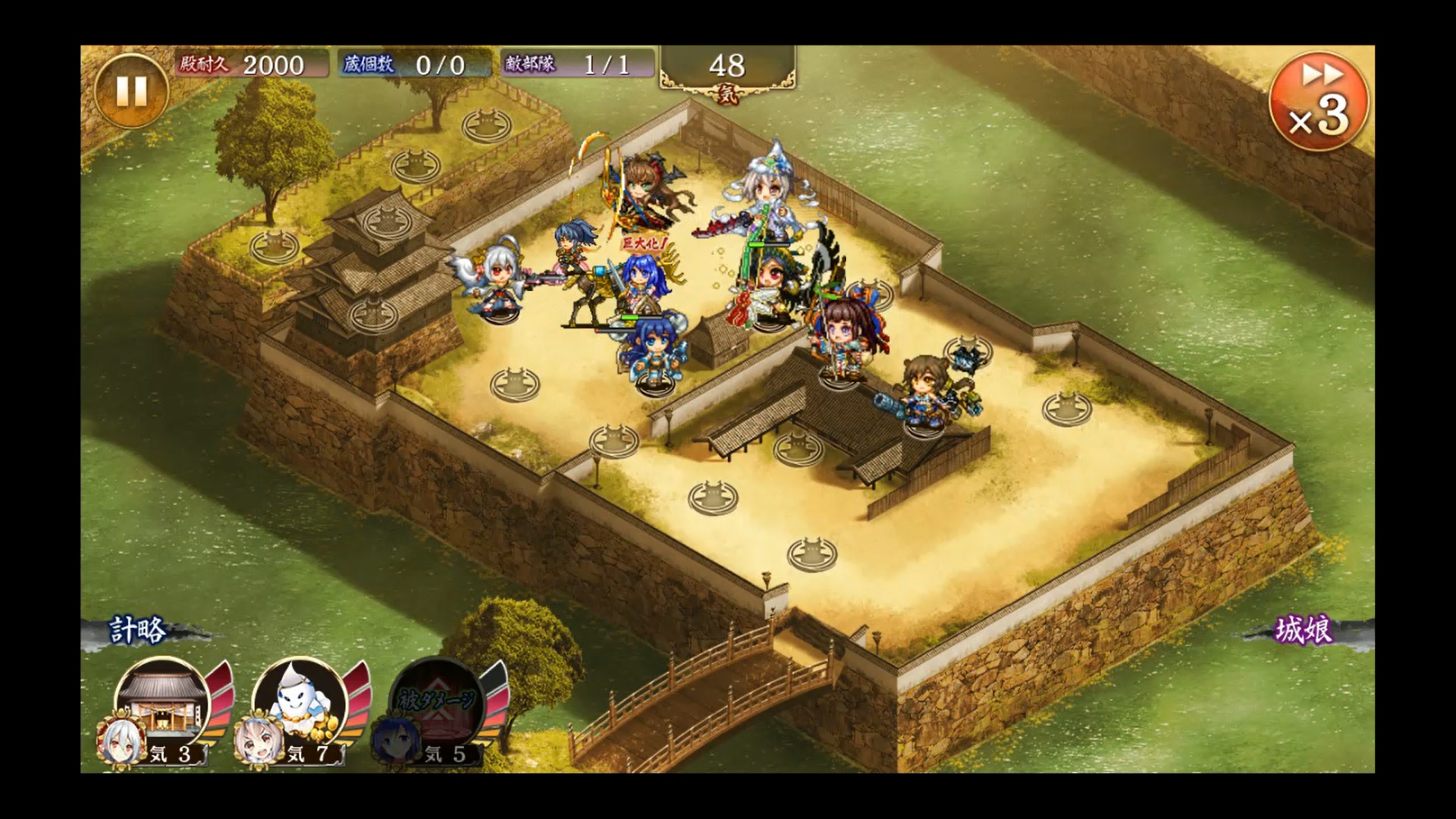Pause the battle
This screenshot has width=1456, height=819.
click(x=130, y=91)
